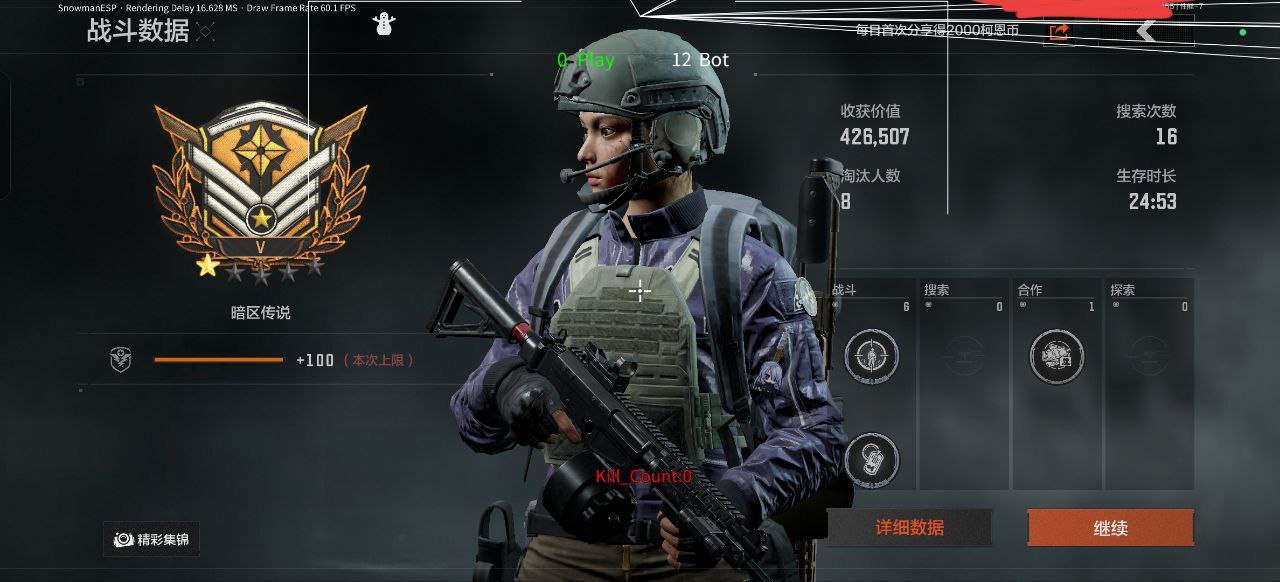
Task: Select the crosshair target combat medal
Action: [871, 356]
